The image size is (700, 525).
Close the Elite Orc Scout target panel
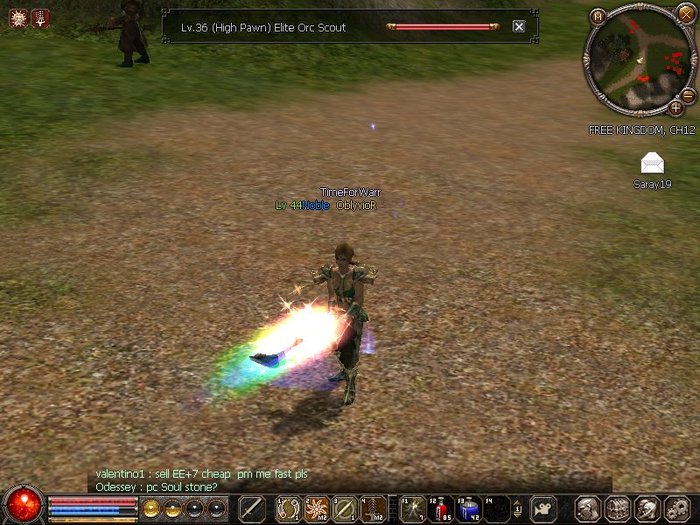tap(518, 27)
